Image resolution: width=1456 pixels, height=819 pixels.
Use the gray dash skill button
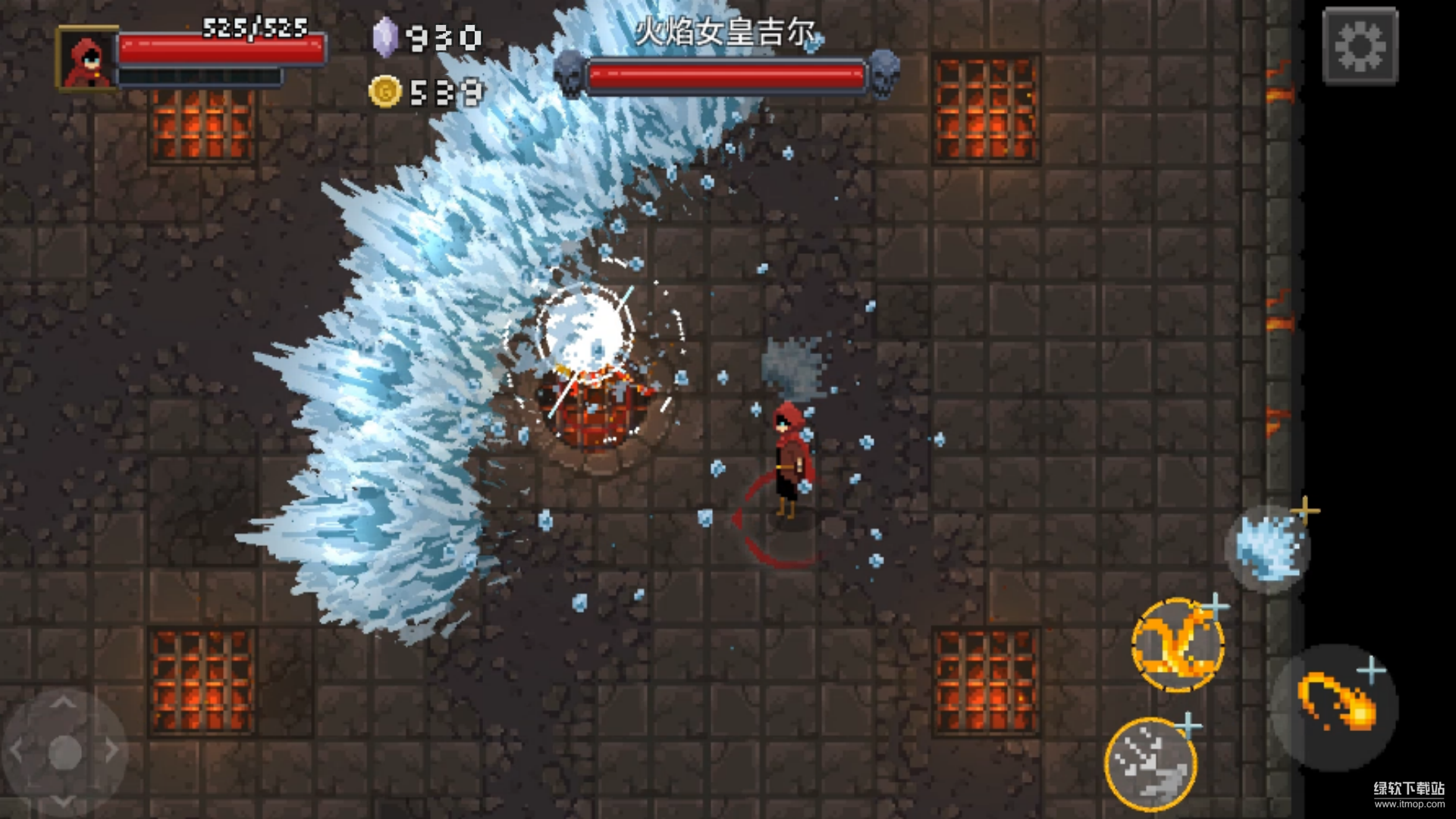(x=1150, y=763)
